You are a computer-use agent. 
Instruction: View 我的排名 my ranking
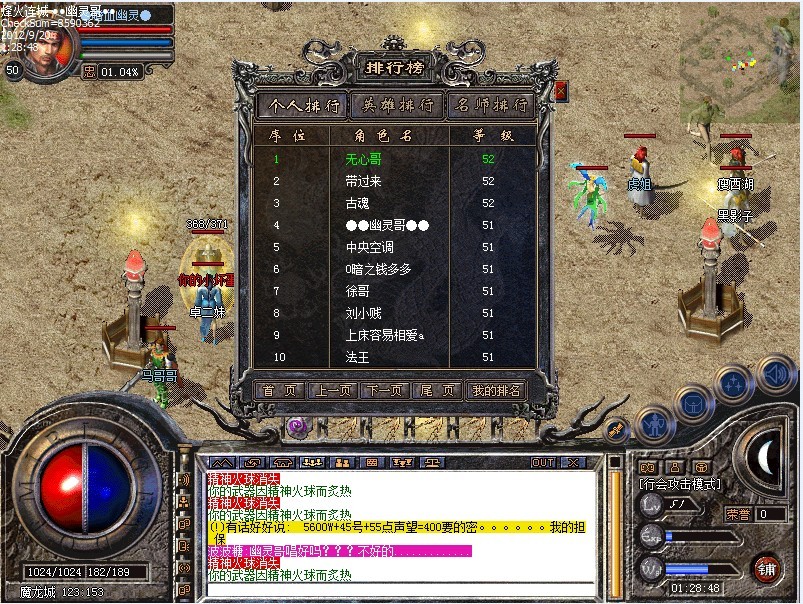coord(497,391)
